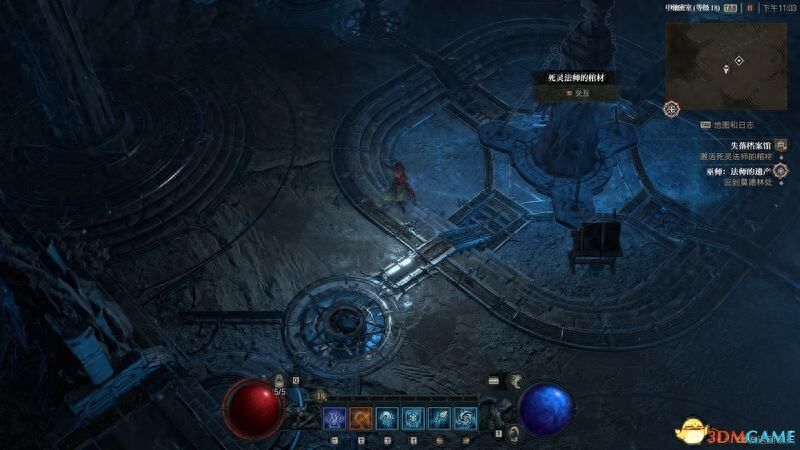
Task: Cast the third skill with glowing orb
Action: [x=386, y=419]
